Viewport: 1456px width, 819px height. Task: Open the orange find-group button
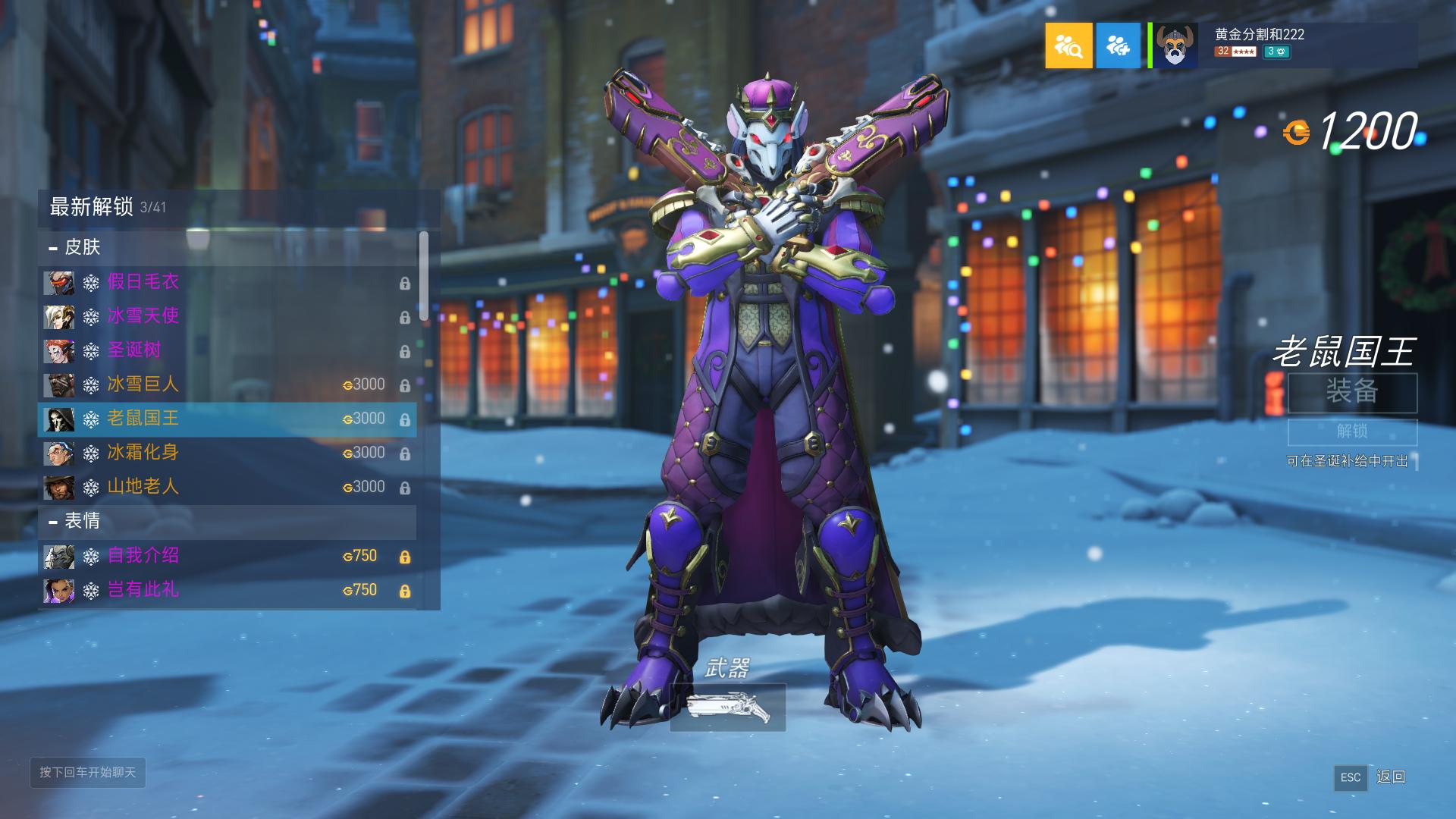[x=1068, y=45]
